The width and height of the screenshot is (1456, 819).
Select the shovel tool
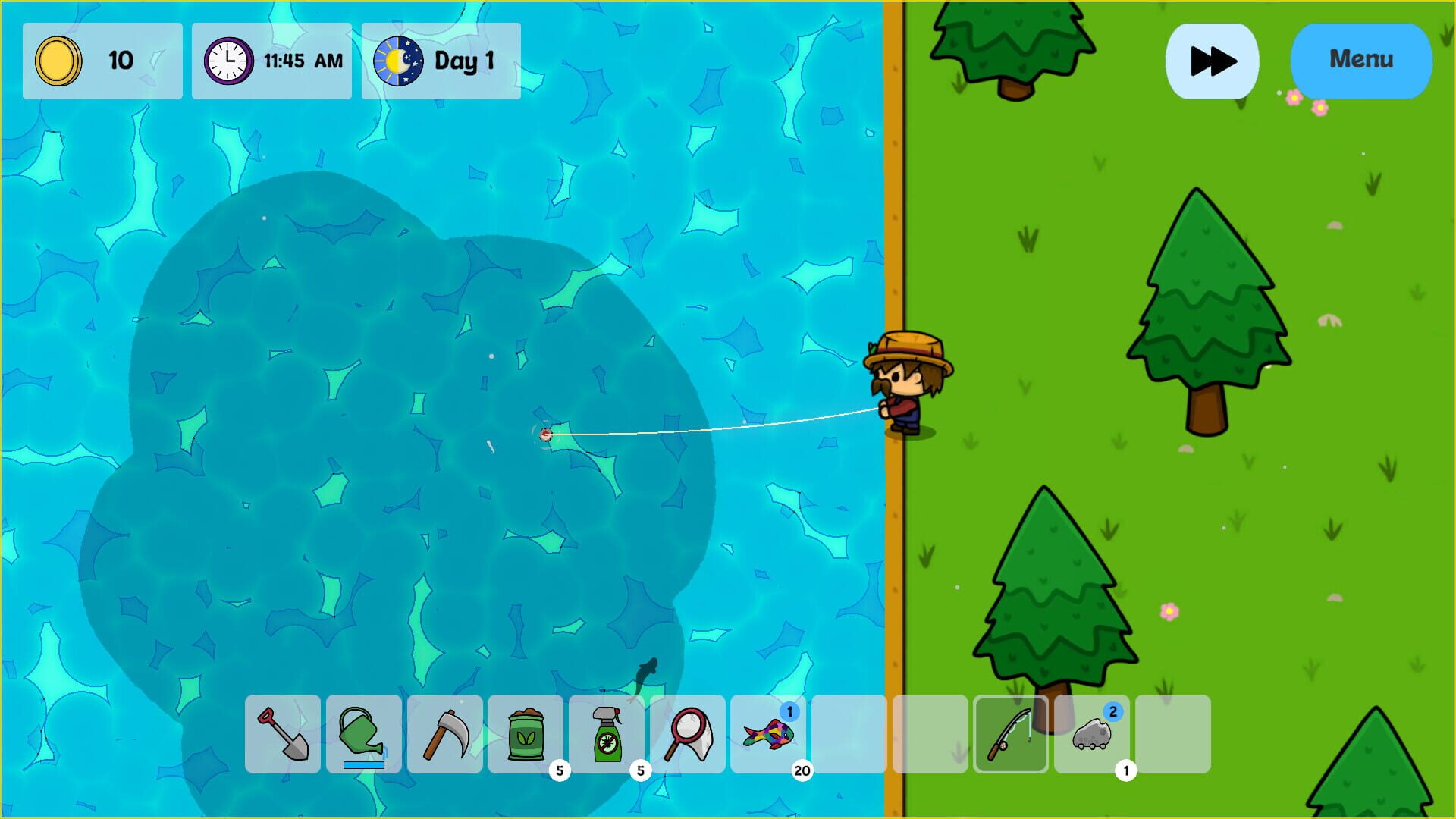[x=282, y=736]
